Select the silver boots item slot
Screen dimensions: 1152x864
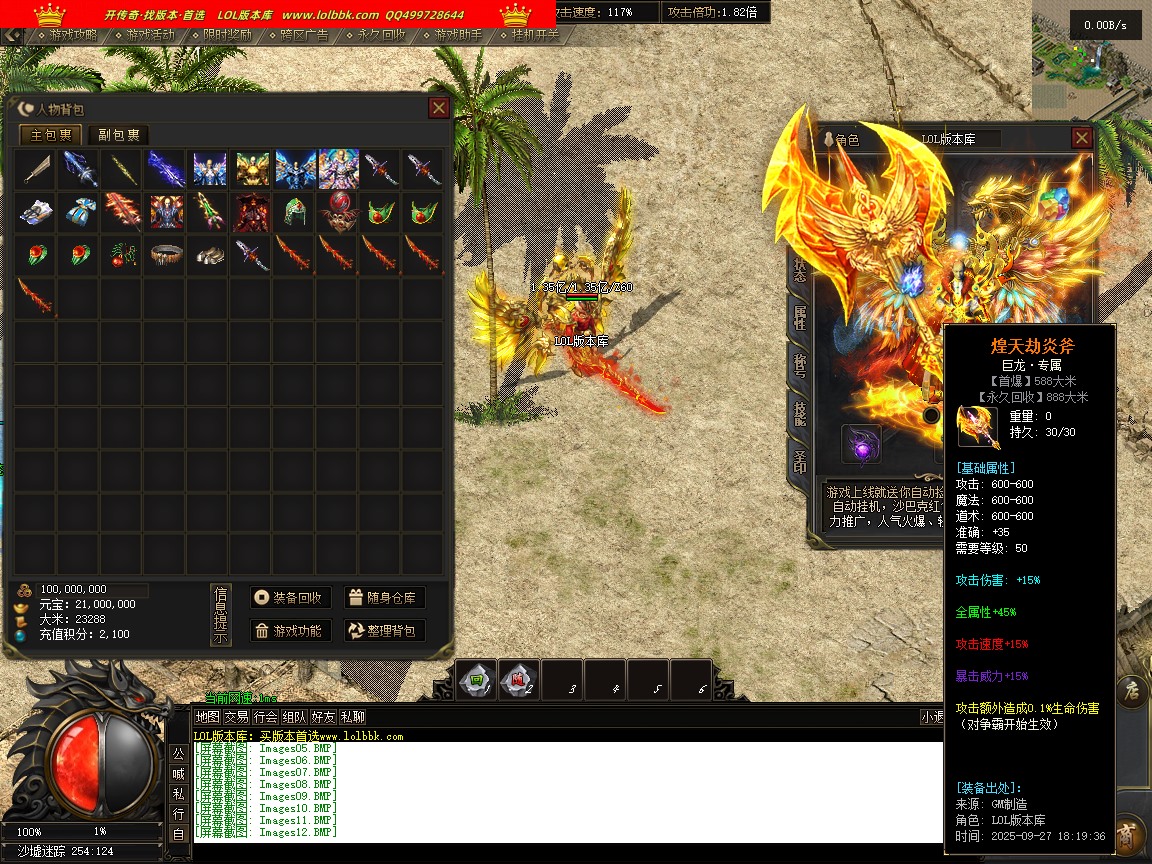click(207, 254)
